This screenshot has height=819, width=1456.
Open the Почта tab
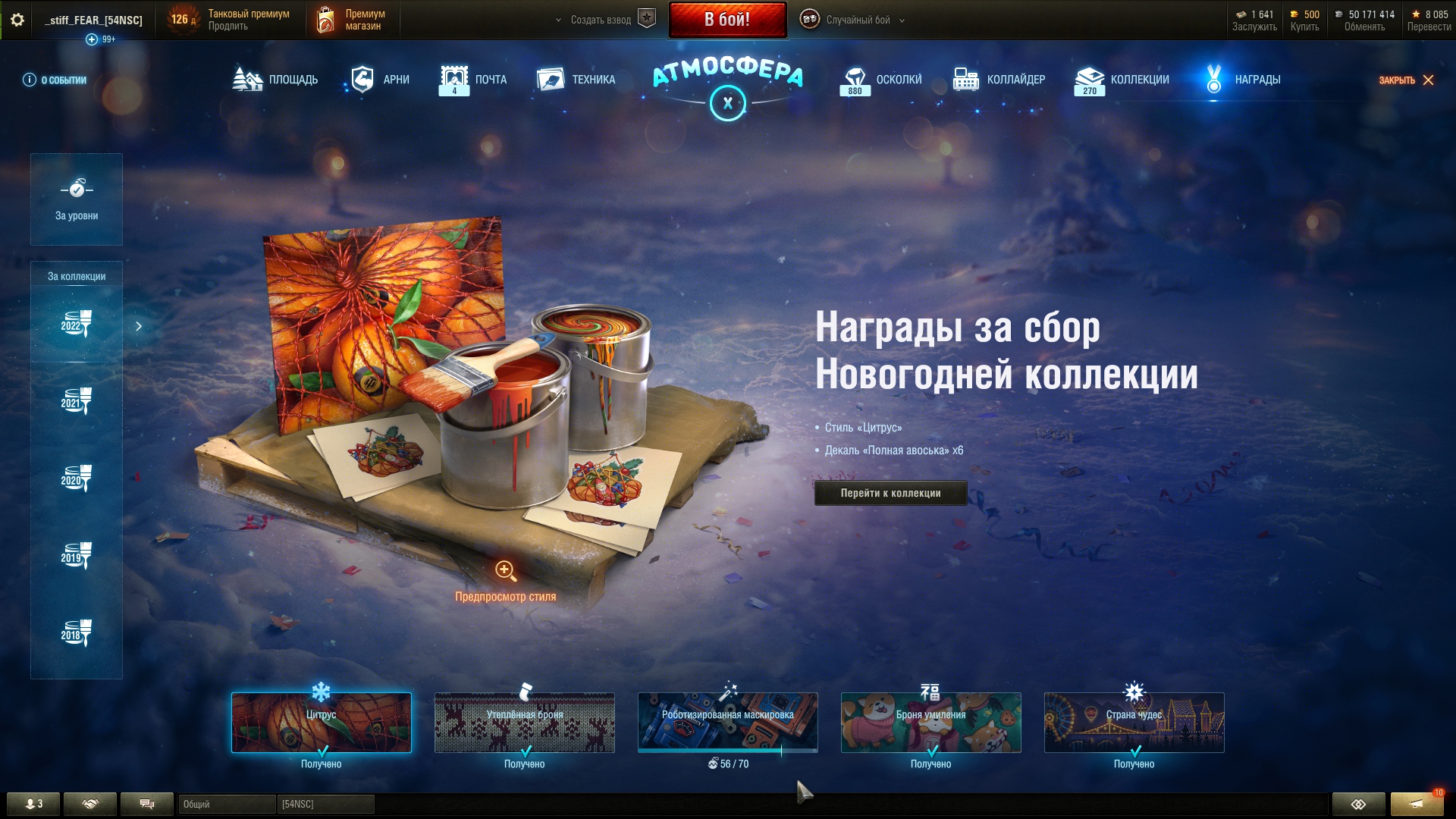tap(472, 80)
